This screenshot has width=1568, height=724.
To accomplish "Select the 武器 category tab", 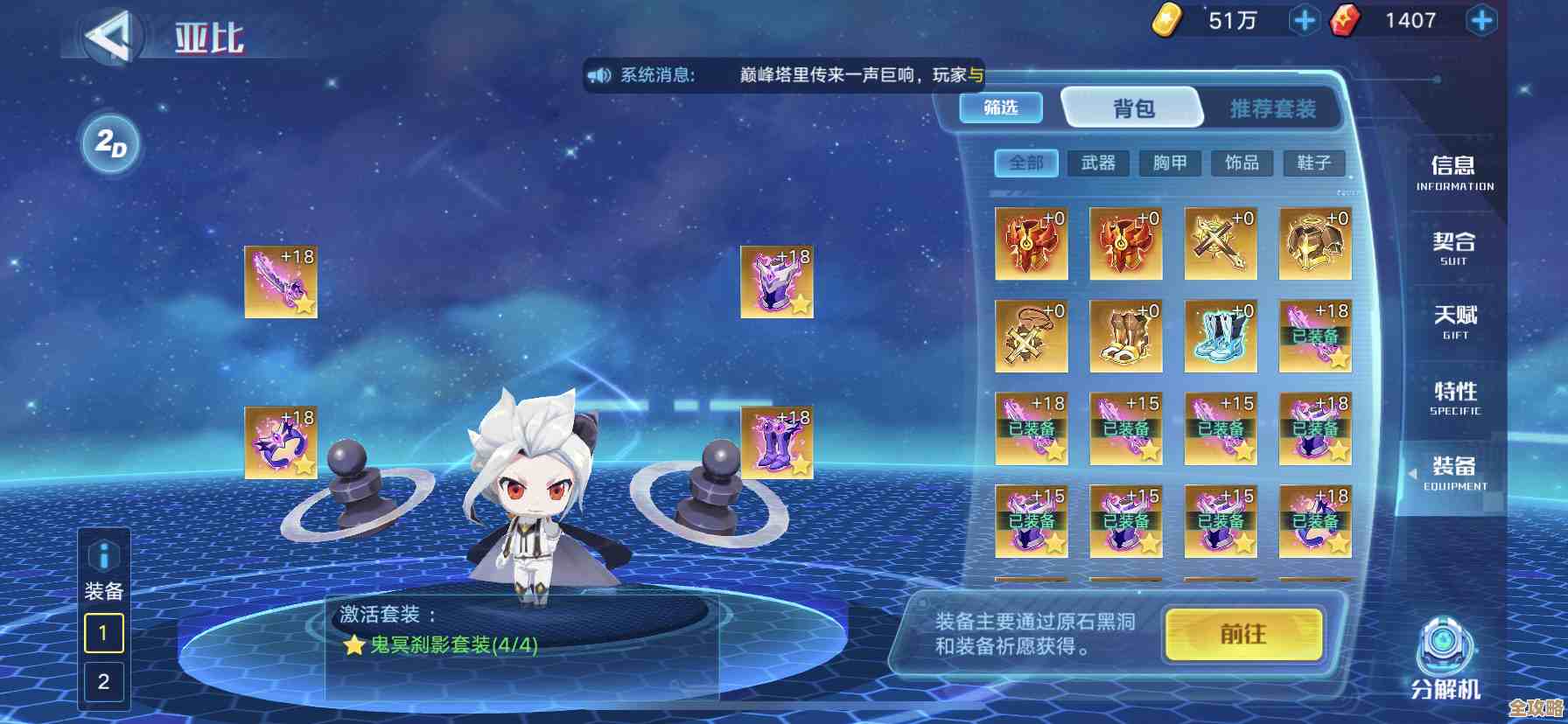I will click(1097, 164).
